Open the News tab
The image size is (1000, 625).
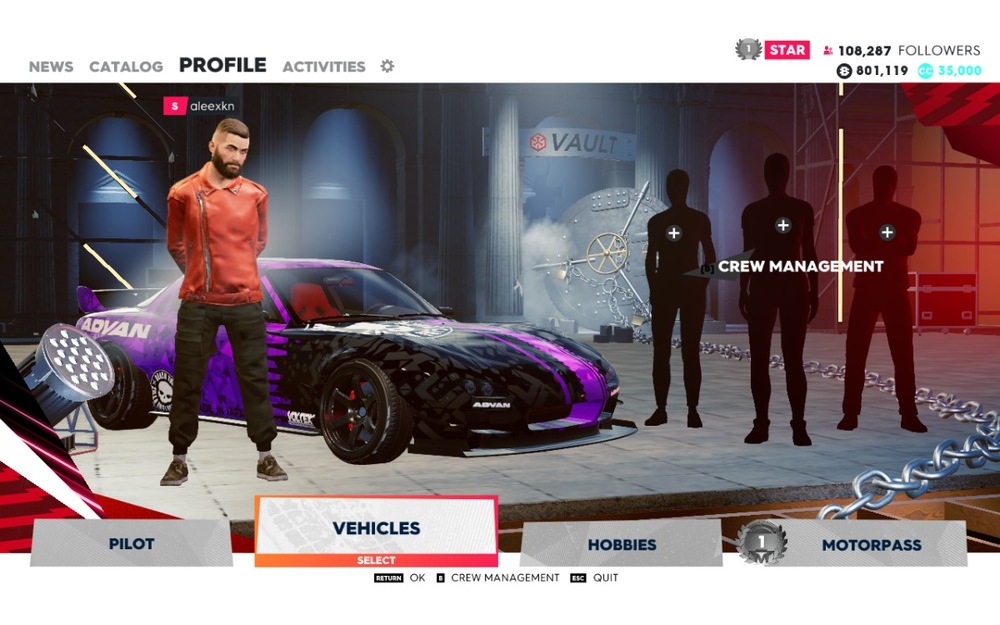tap(51, 67)
